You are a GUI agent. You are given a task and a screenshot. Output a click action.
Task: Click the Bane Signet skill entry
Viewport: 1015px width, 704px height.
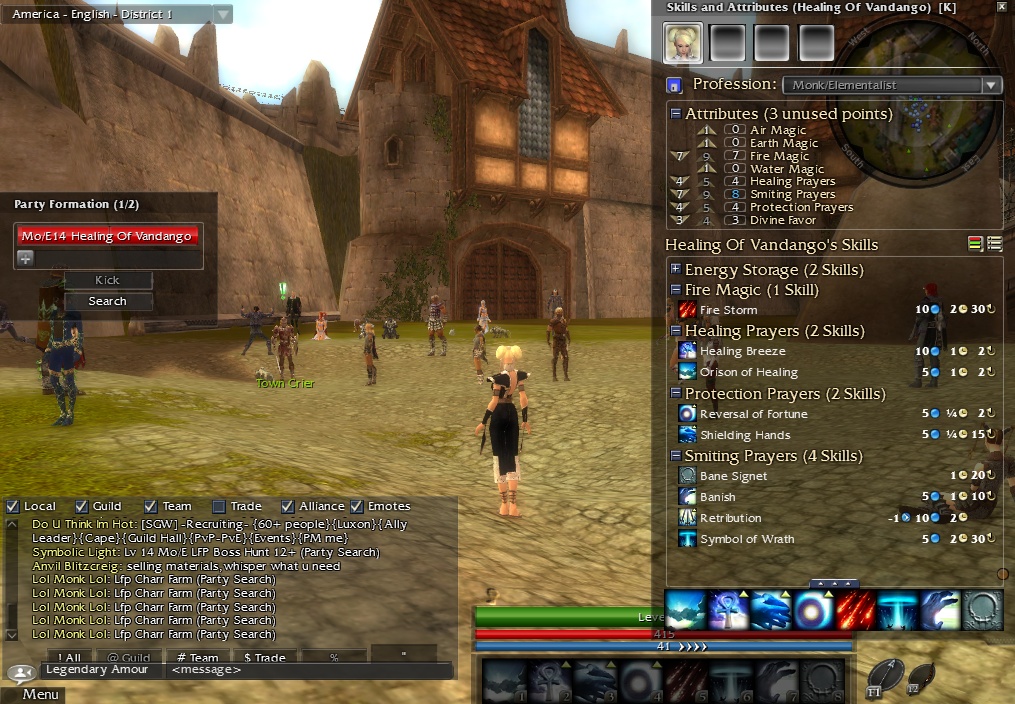734,476
